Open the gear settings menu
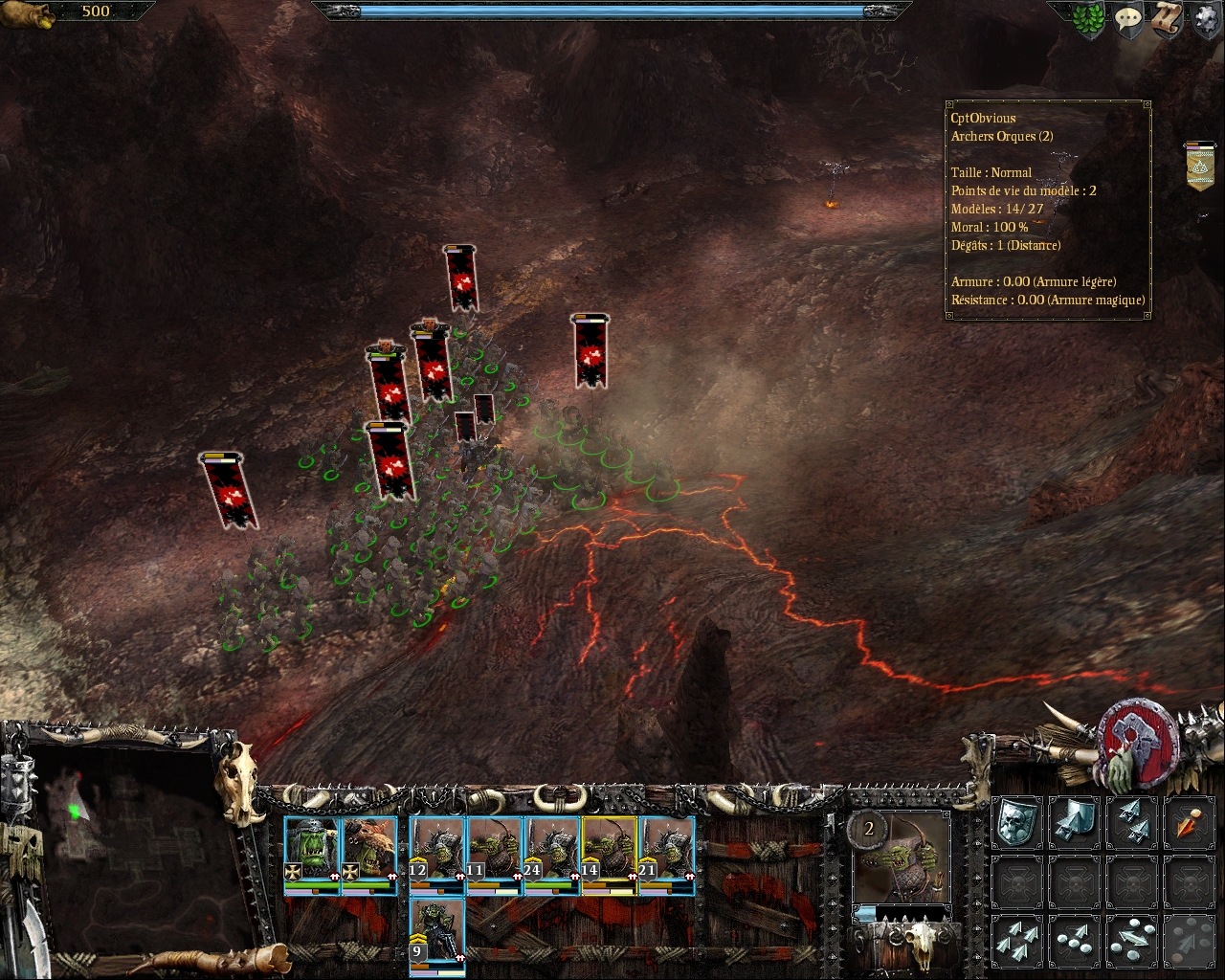This screenshot has width=1225, height=980. coord(1205,21)
